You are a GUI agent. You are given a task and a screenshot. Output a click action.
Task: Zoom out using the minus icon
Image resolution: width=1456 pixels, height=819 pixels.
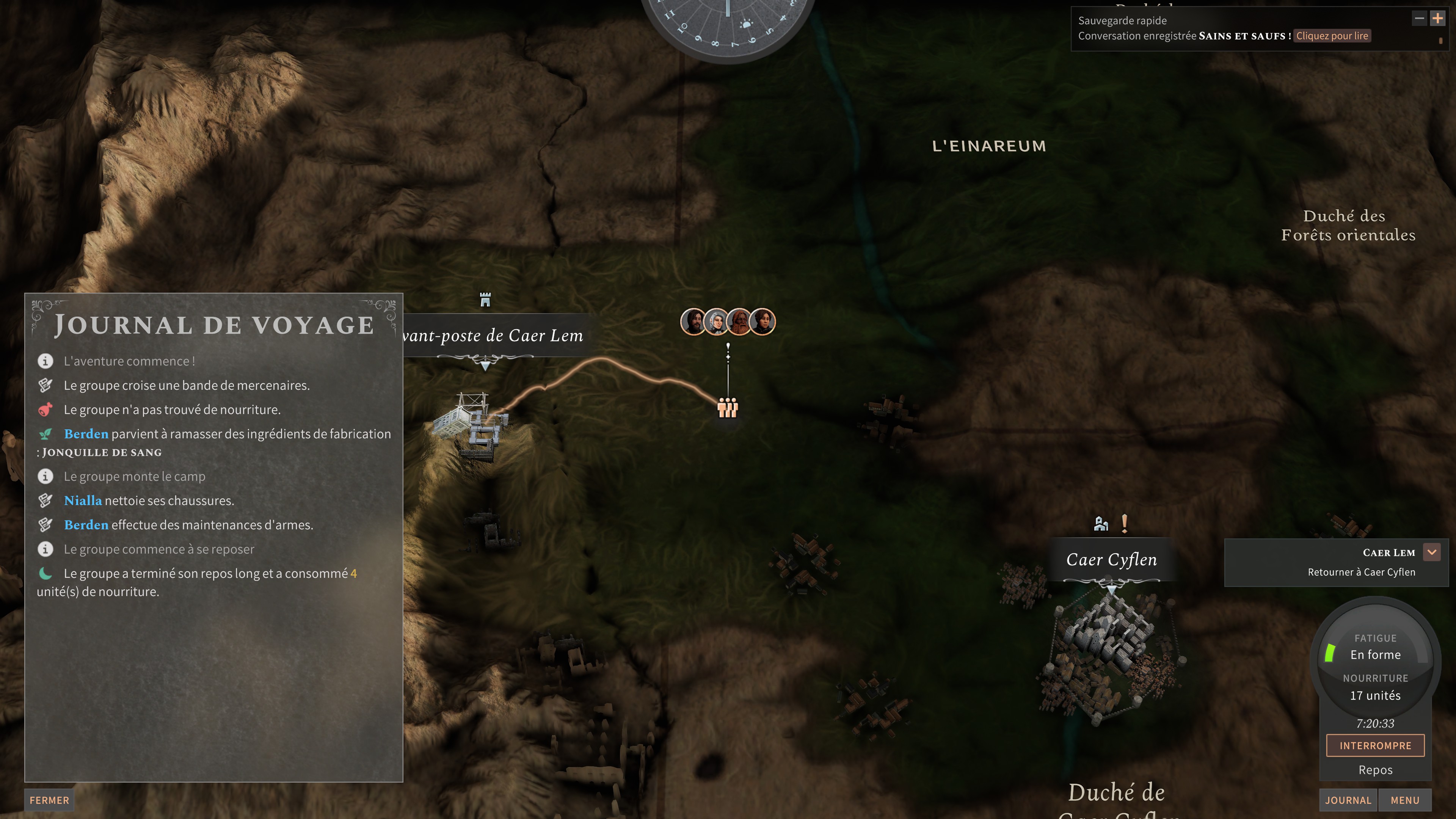1420,18
